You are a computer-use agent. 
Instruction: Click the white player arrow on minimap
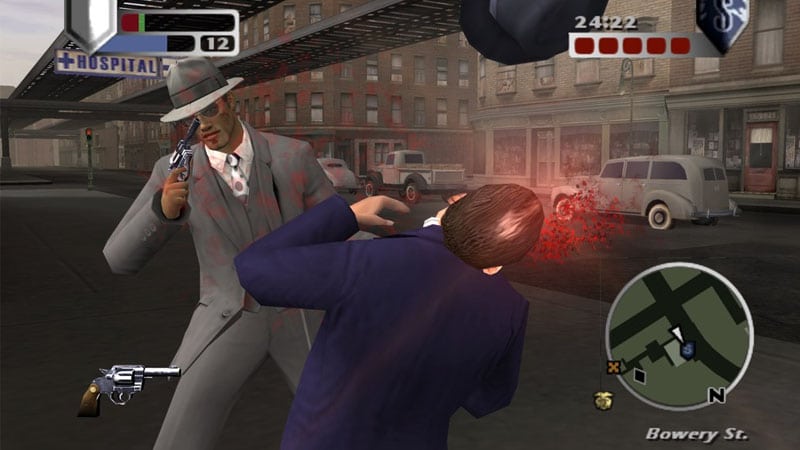[677, 334]
